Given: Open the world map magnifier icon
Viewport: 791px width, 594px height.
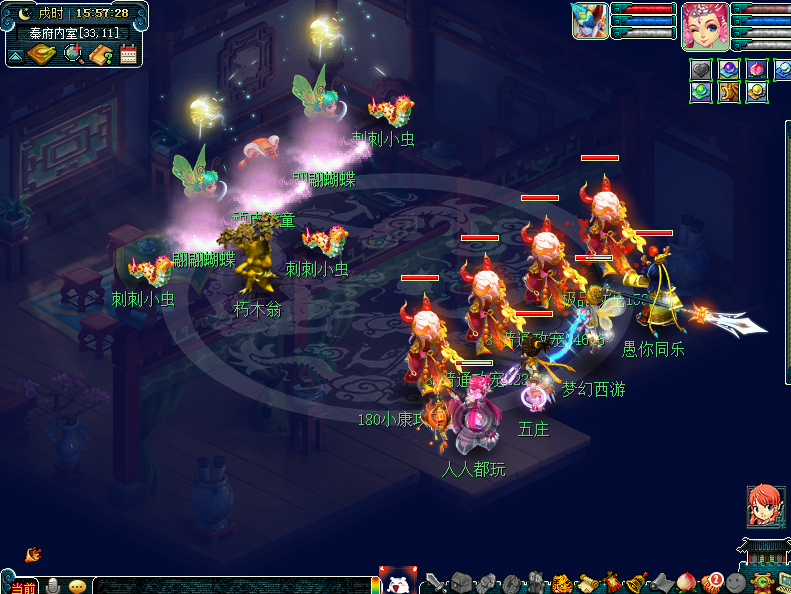Looking at the screenshot, I should [x=74, y=54].
